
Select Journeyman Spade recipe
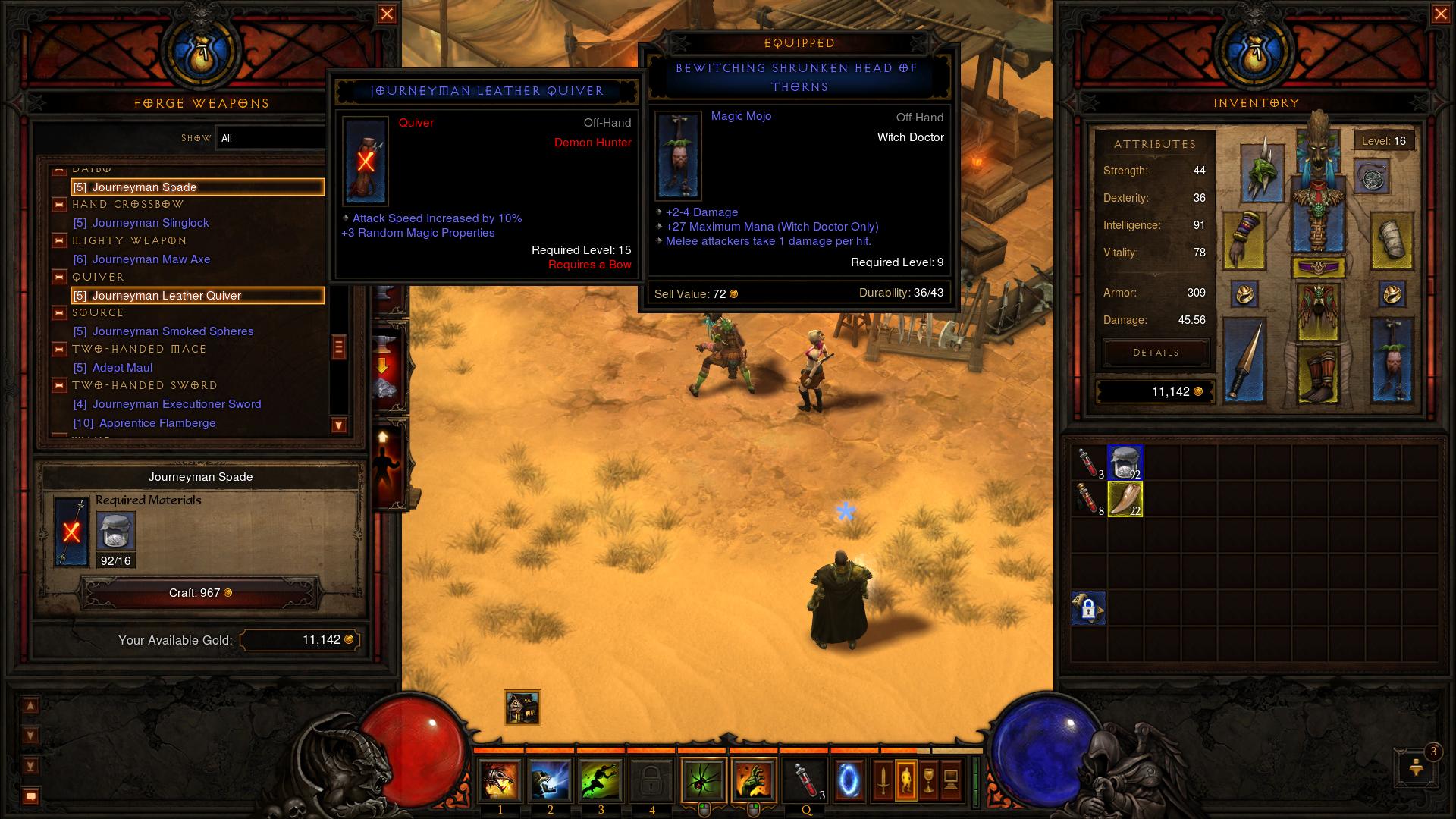pos(197,187)
